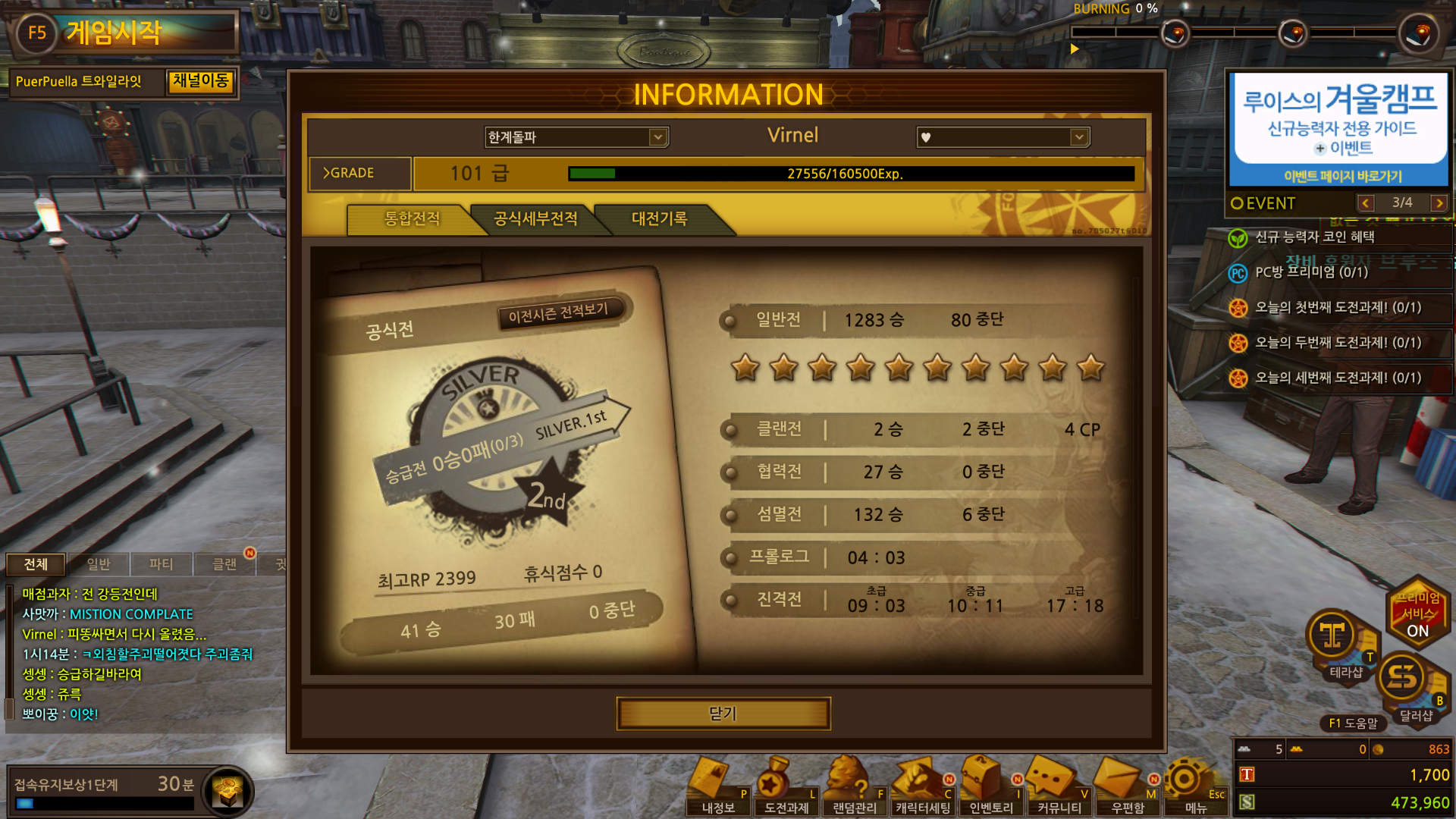
Task: View previous season record 이전시즌 전적보기
Action: click(558, 312)
